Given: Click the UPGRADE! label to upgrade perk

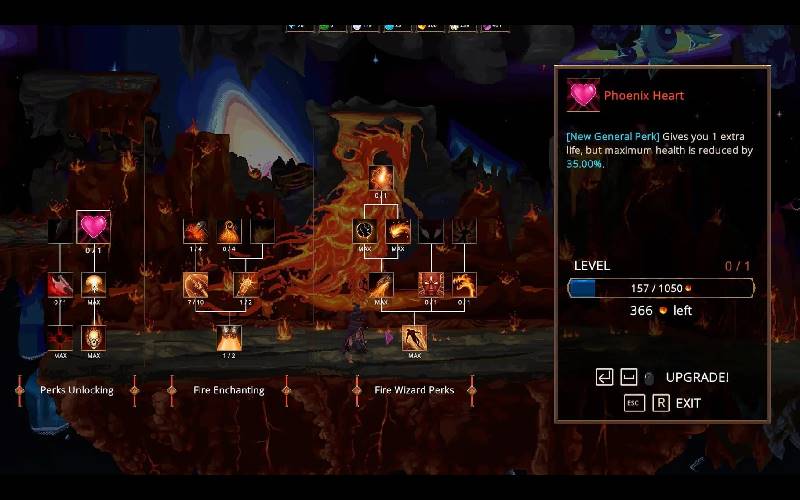Looking at the screenshot, I should click(x=696, y=377).
